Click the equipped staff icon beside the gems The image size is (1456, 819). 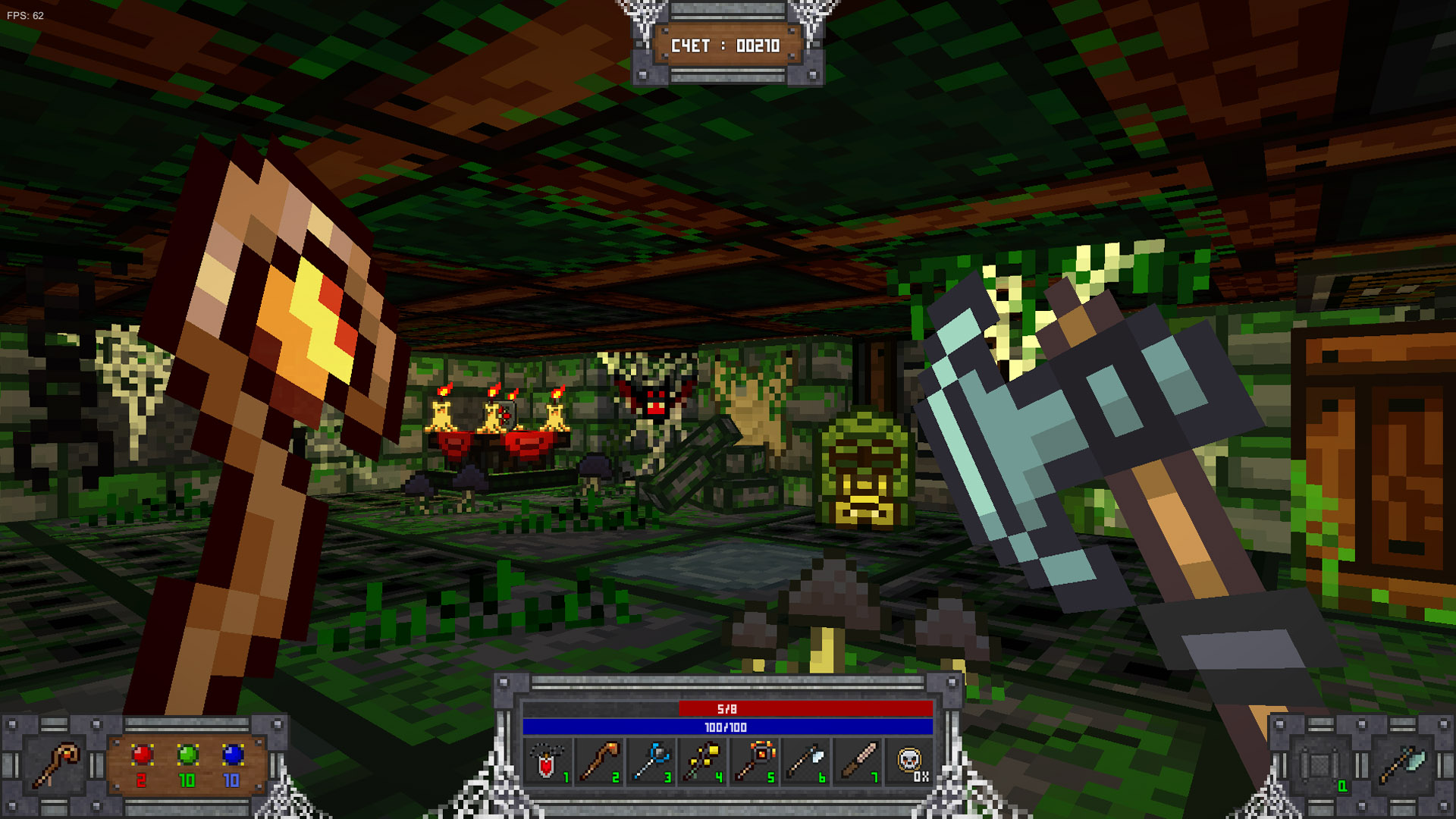55,764
